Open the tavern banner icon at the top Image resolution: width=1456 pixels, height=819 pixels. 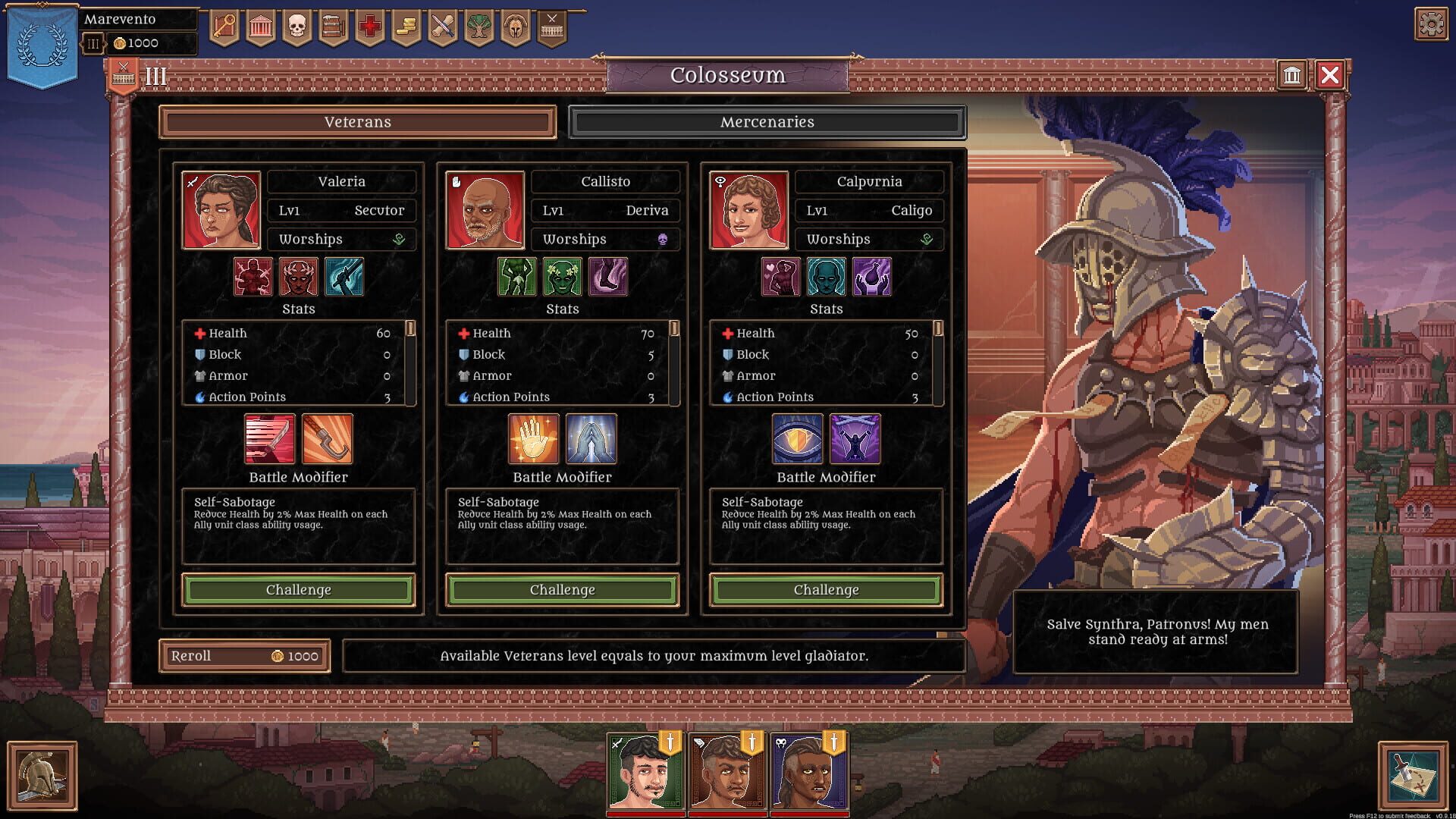334,24
